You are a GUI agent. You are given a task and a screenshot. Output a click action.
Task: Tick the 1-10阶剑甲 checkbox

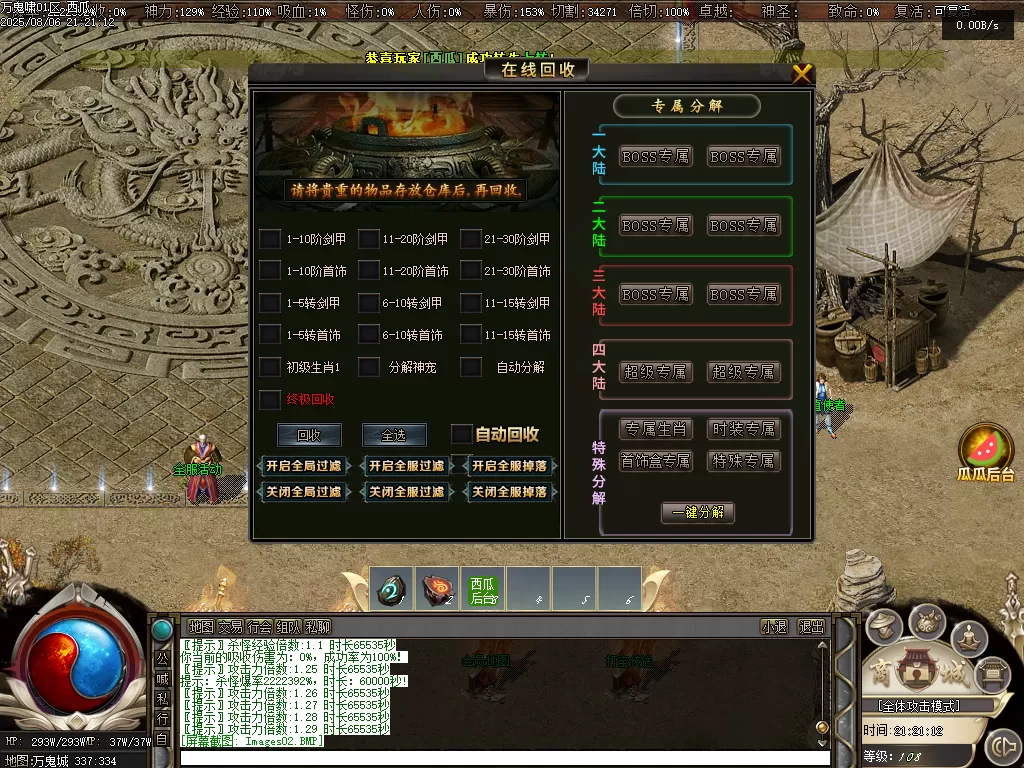(270, 239)
